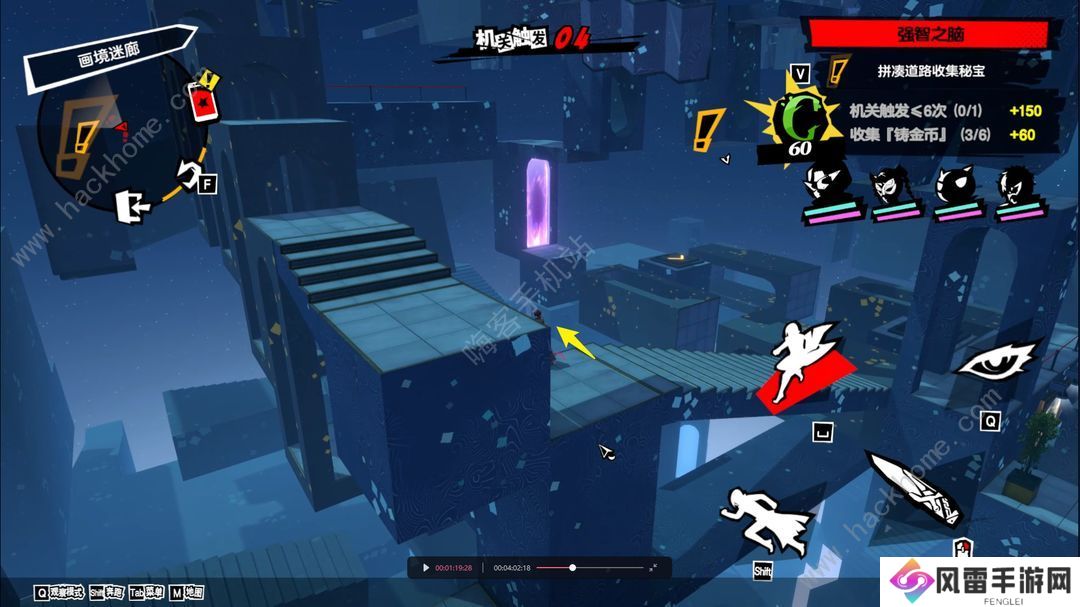Toggle Third Eye observation ability
1080x607 pixels.
[x=996, y=360]
